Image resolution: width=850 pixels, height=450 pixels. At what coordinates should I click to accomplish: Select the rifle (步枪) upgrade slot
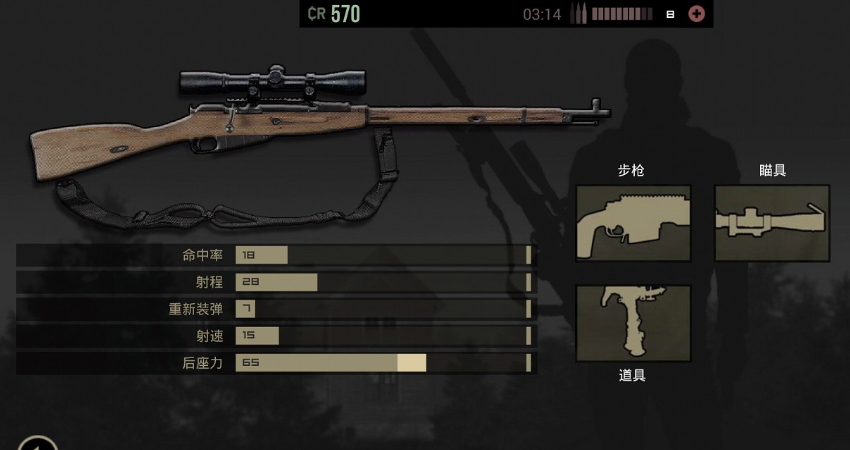[633, 223]
